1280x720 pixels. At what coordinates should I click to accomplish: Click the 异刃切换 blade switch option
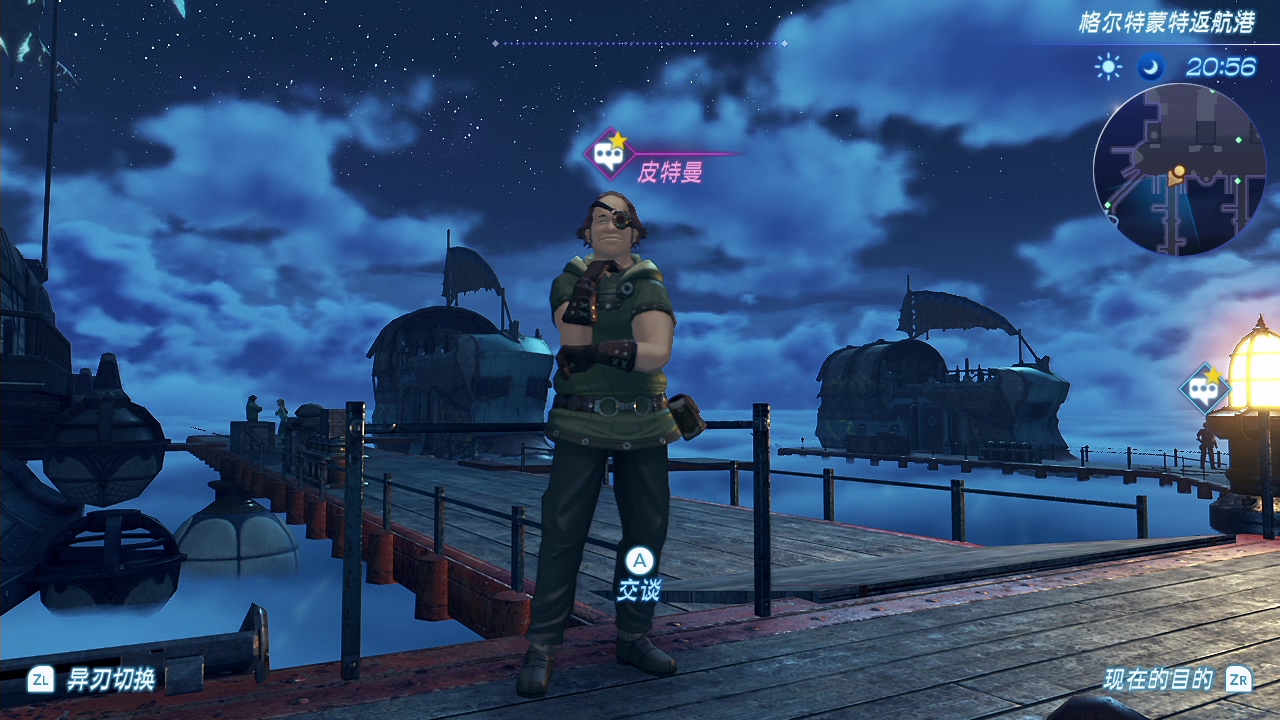pyautogui.click(x=110, y=681)
